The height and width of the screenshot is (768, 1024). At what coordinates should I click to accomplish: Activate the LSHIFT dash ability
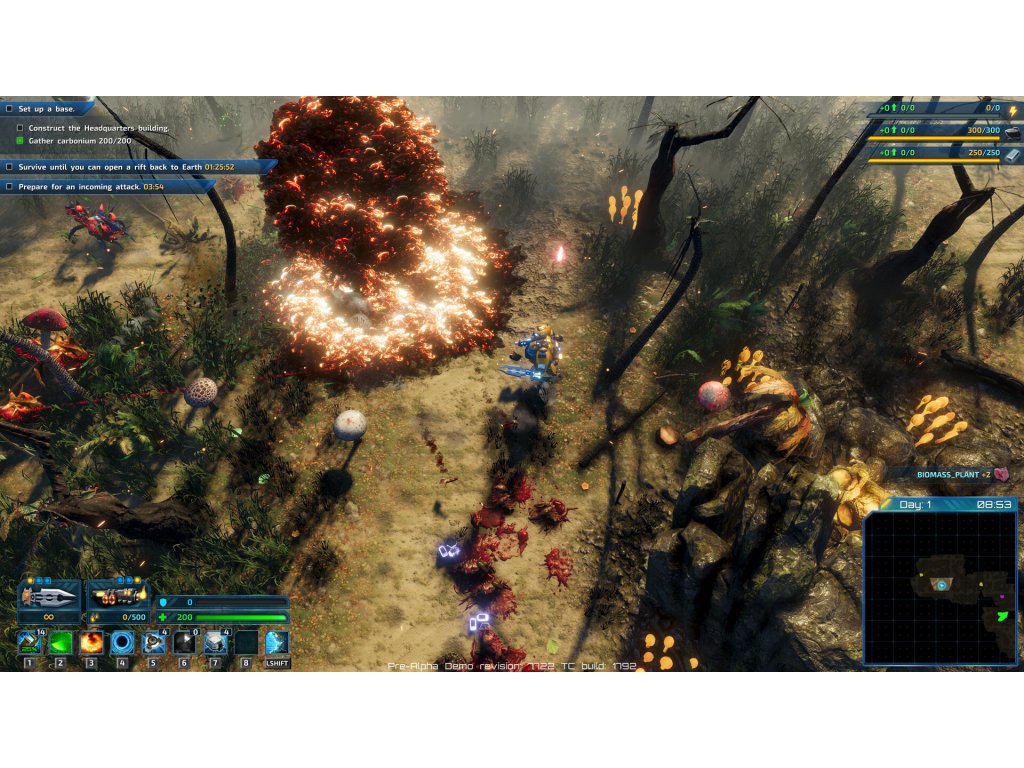click(277, 642)
